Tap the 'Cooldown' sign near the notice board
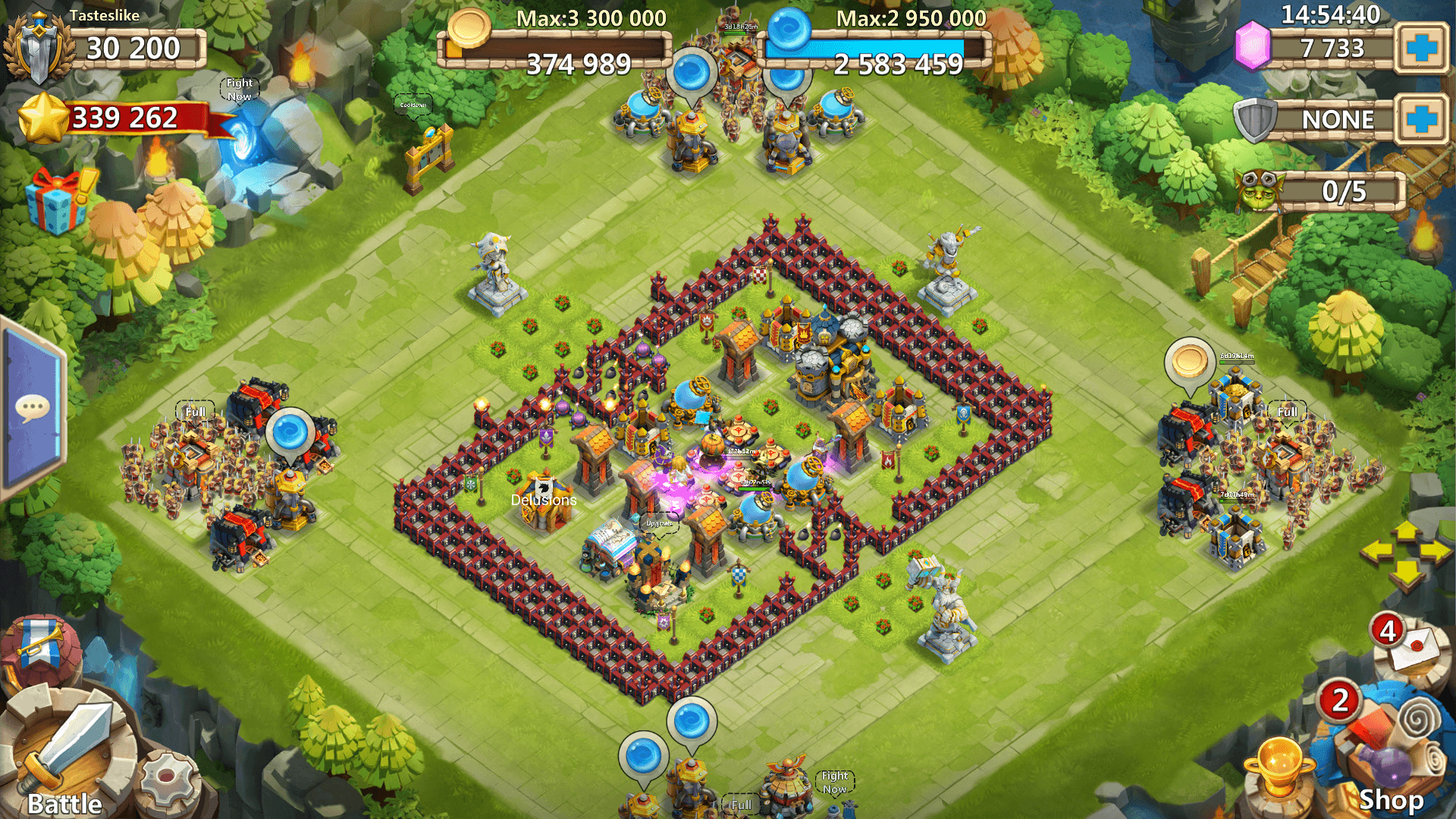Image resolution: width=1456 pixels, height=819 pixels. coord(412,105)
